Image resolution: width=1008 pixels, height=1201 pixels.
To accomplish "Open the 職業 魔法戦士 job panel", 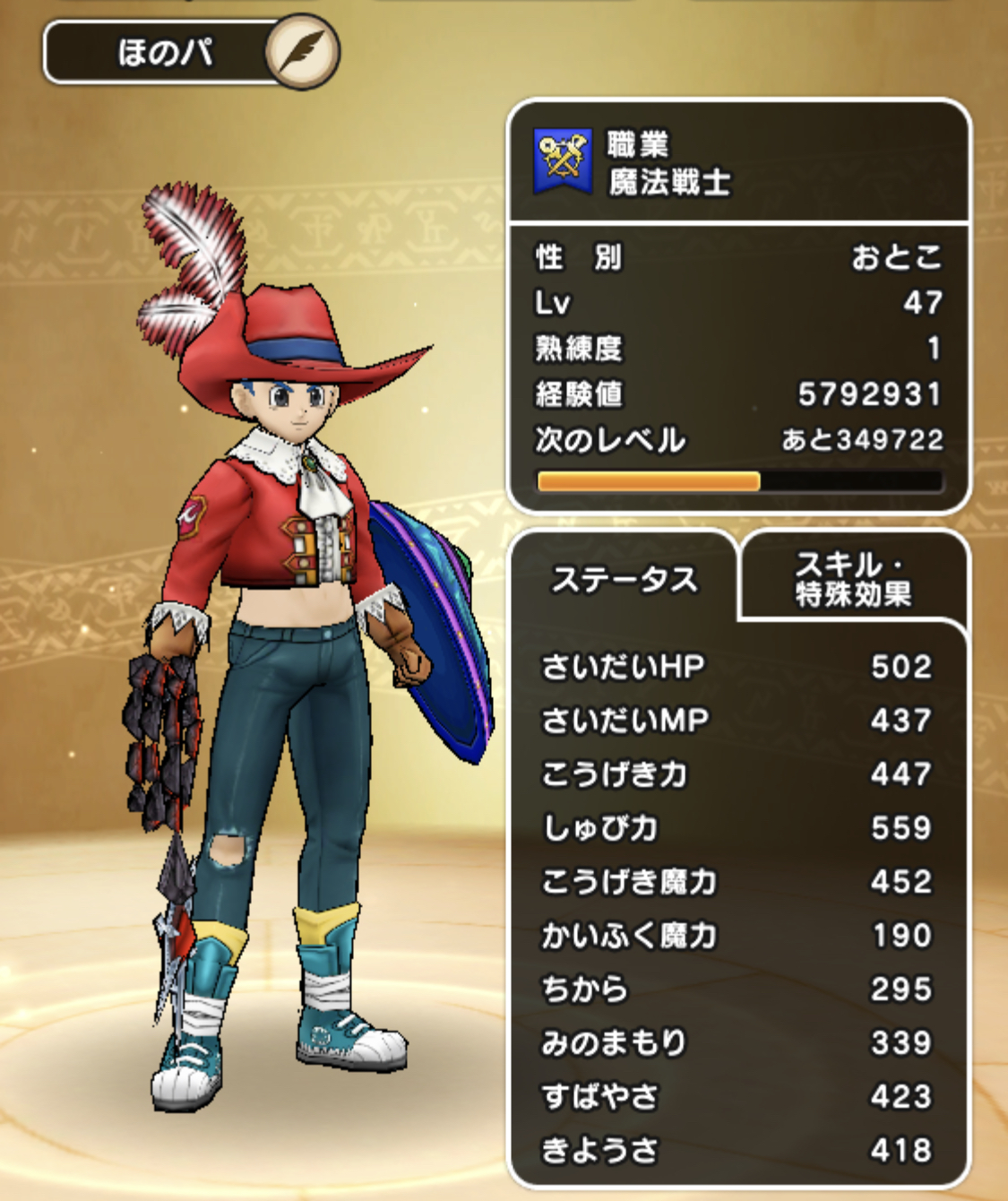I will tap(737, 163).
